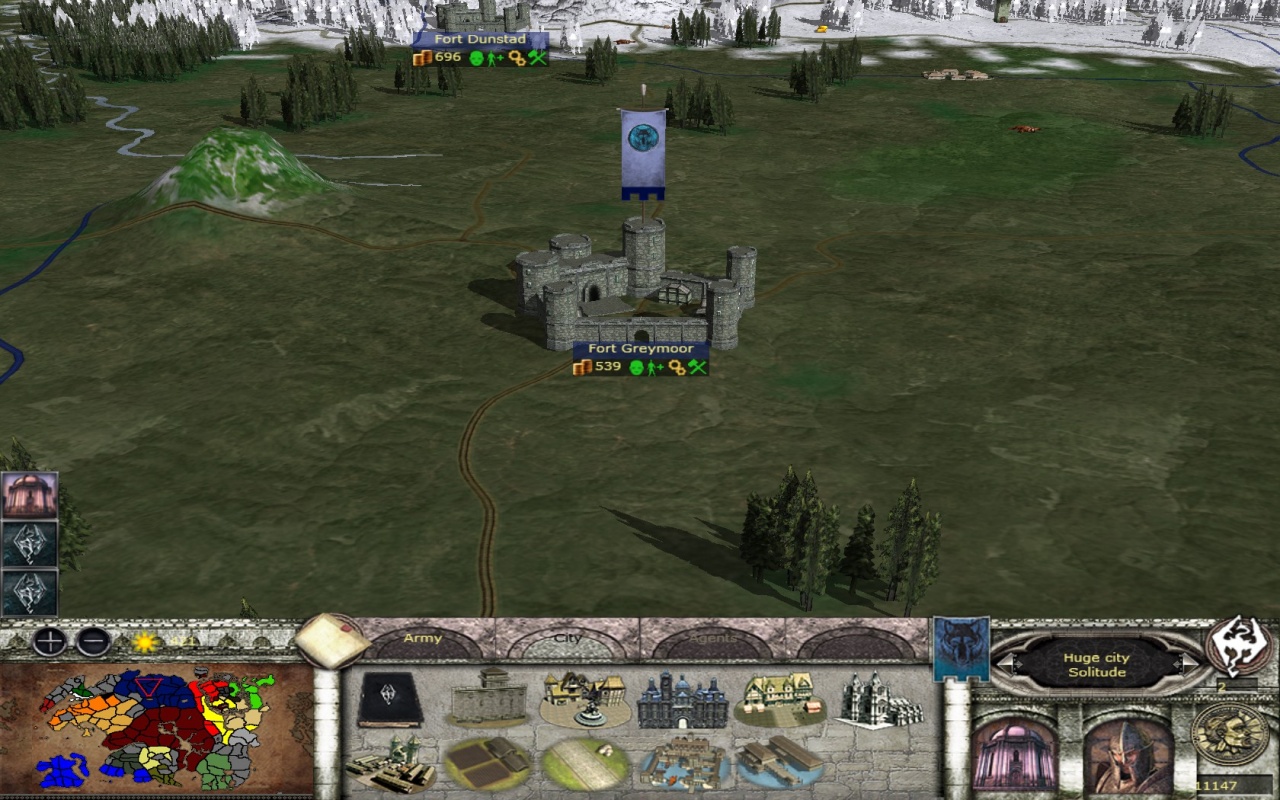1280x800 pixels.
Task: Select the white cathedral building icon
Action: tap(881, 698)
